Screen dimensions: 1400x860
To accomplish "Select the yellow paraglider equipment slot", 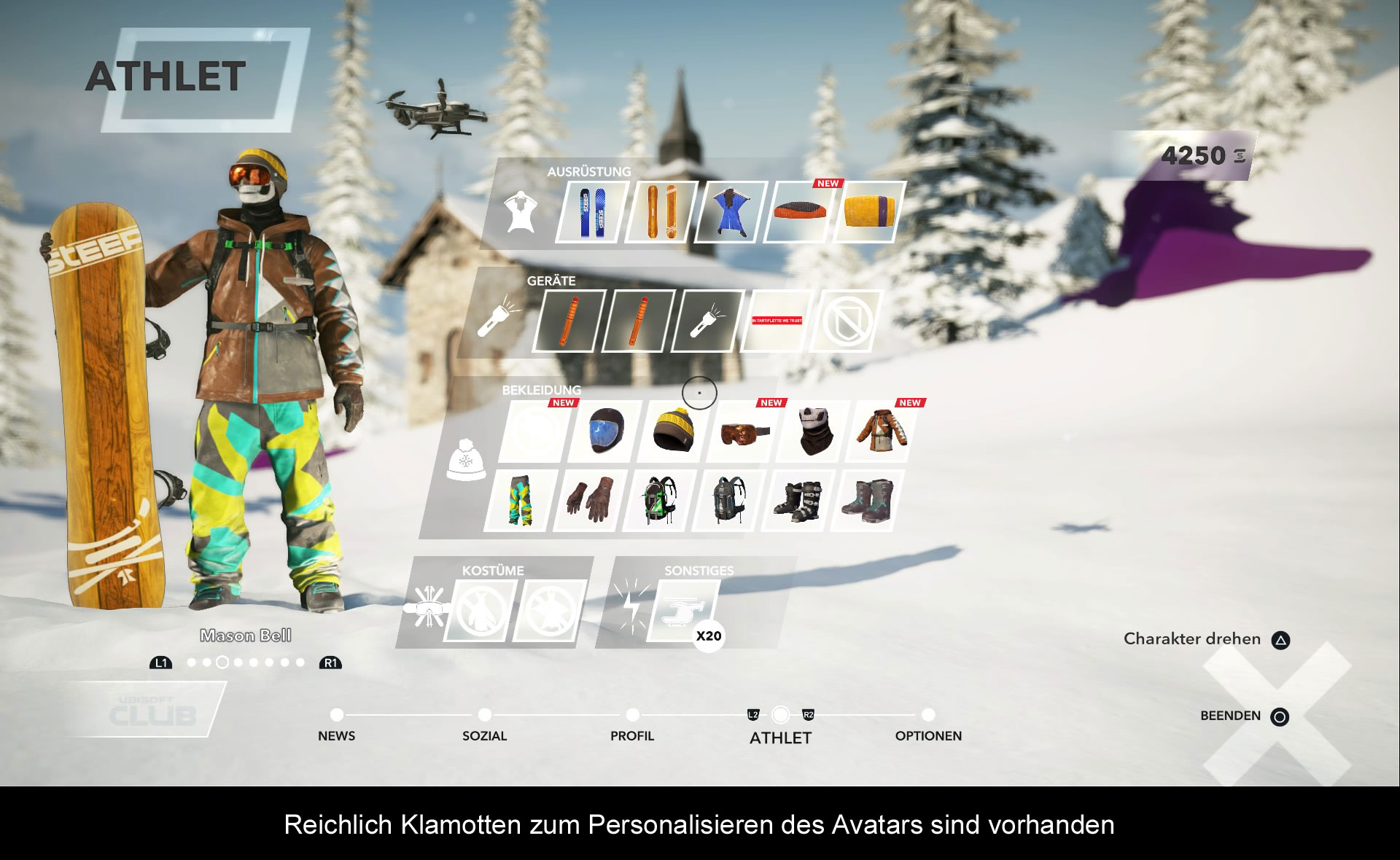I will 868,212.
